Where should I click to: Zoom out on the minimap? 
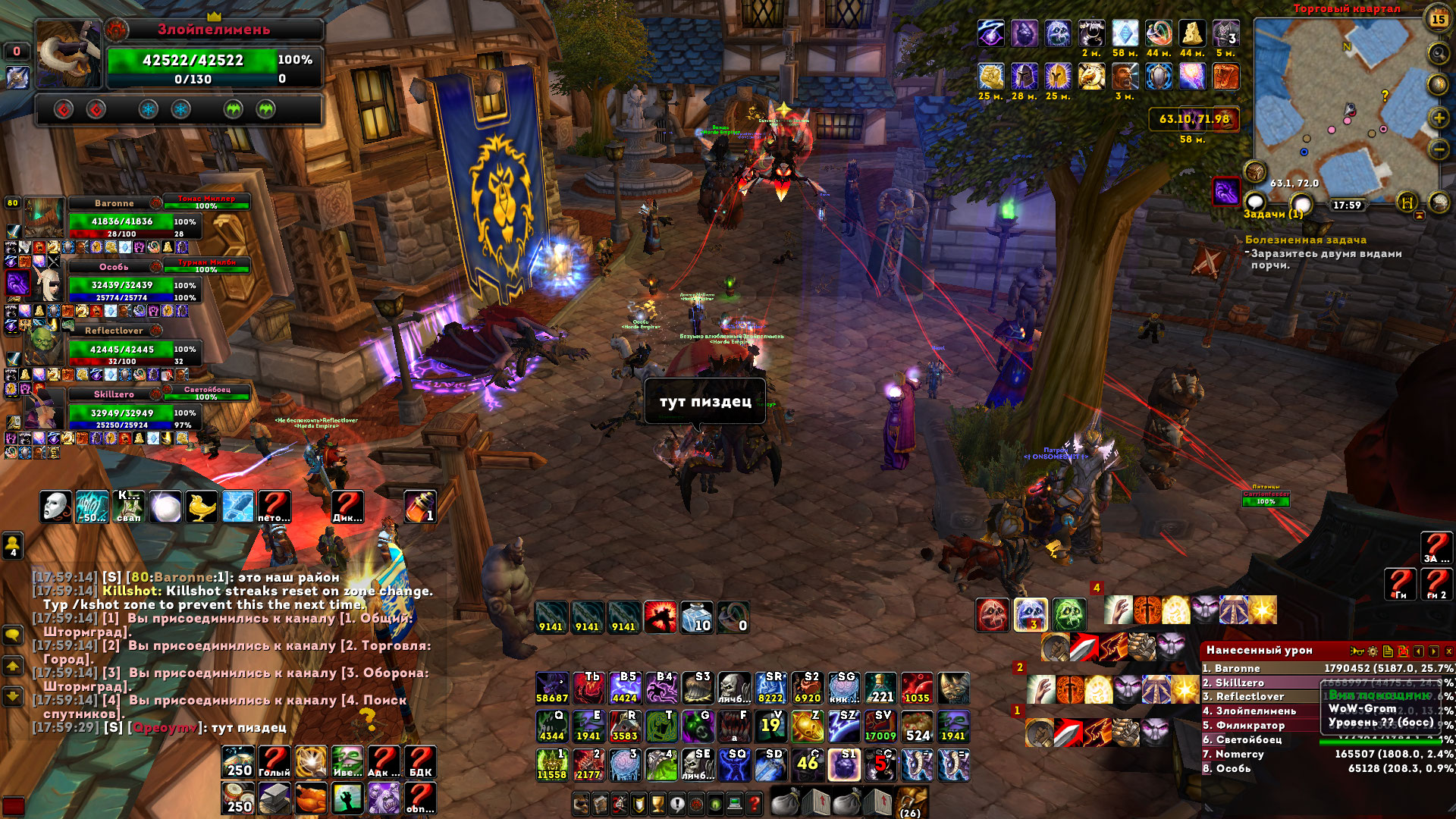(x=1439, y=149)
